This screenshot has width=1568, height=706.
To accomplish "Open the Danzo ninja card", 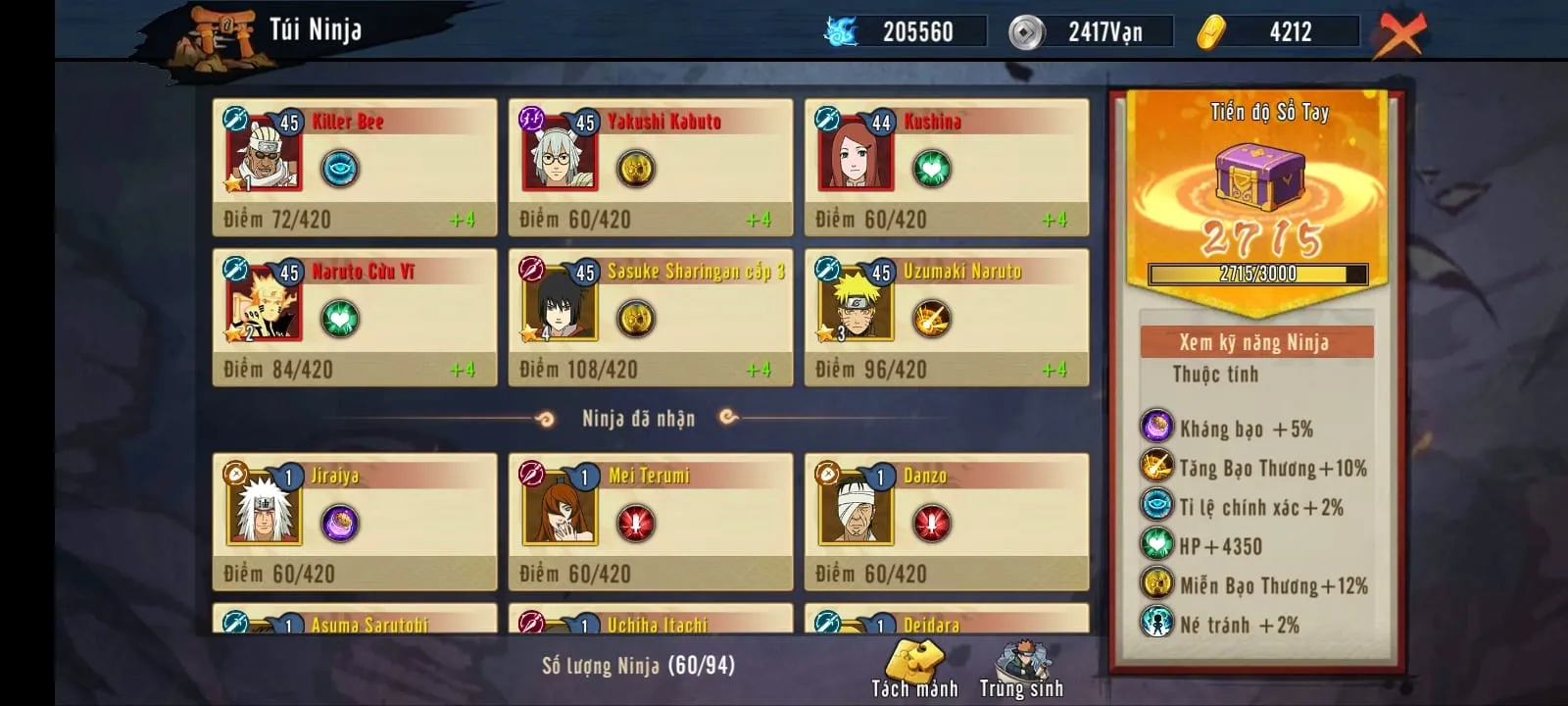I will (947, 521).
